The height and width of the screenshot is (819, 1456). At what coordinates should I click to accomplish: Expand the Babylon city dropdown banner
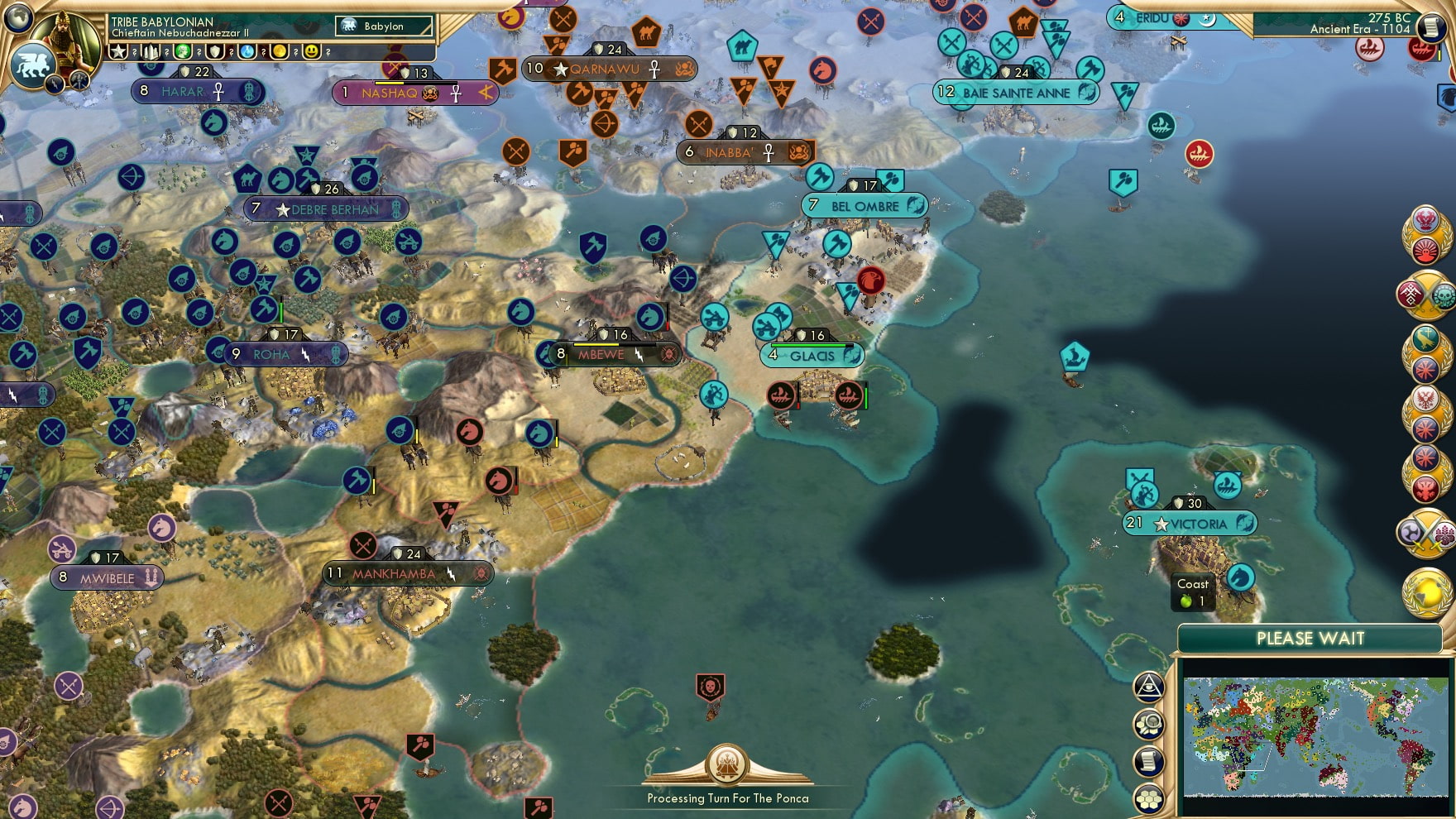[385, 26]
